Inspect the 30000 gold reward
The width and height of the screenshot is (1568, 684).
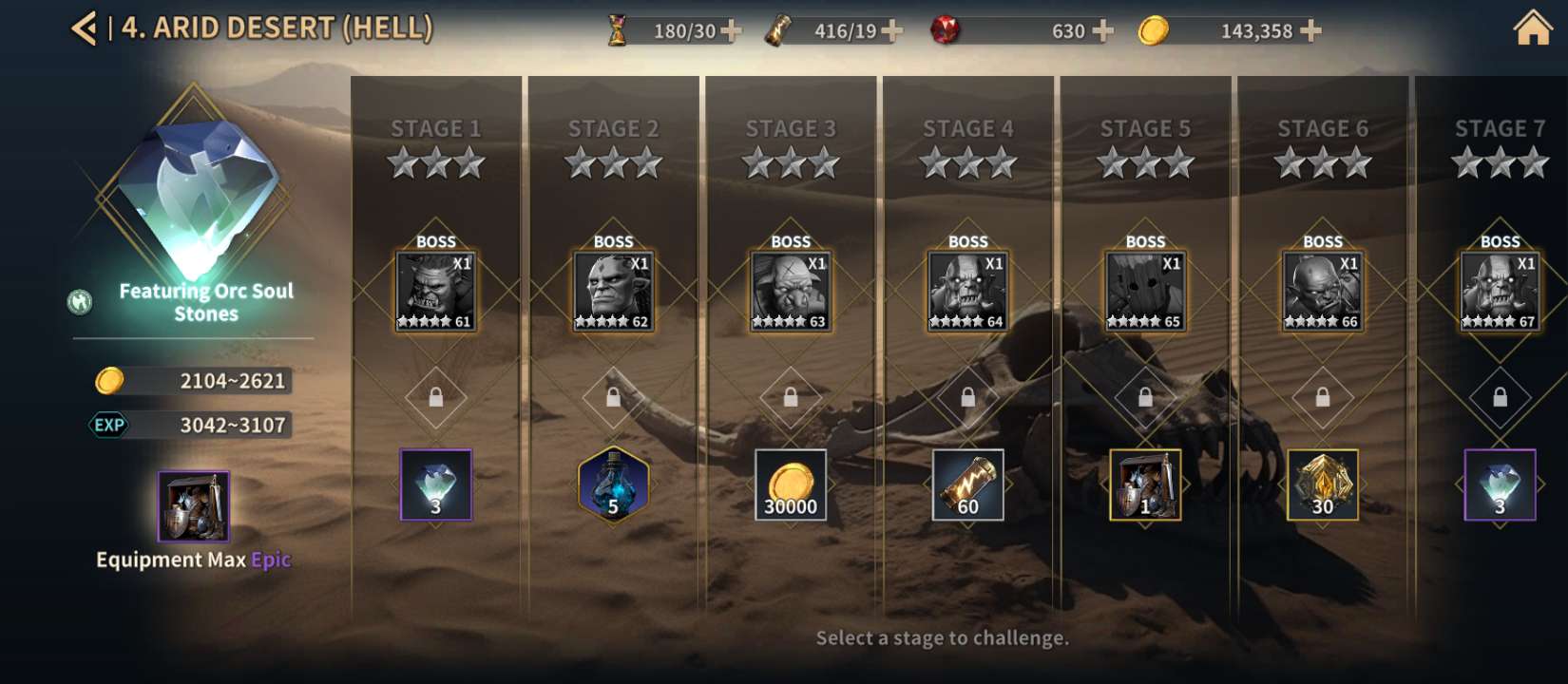[x=791, y=484]
